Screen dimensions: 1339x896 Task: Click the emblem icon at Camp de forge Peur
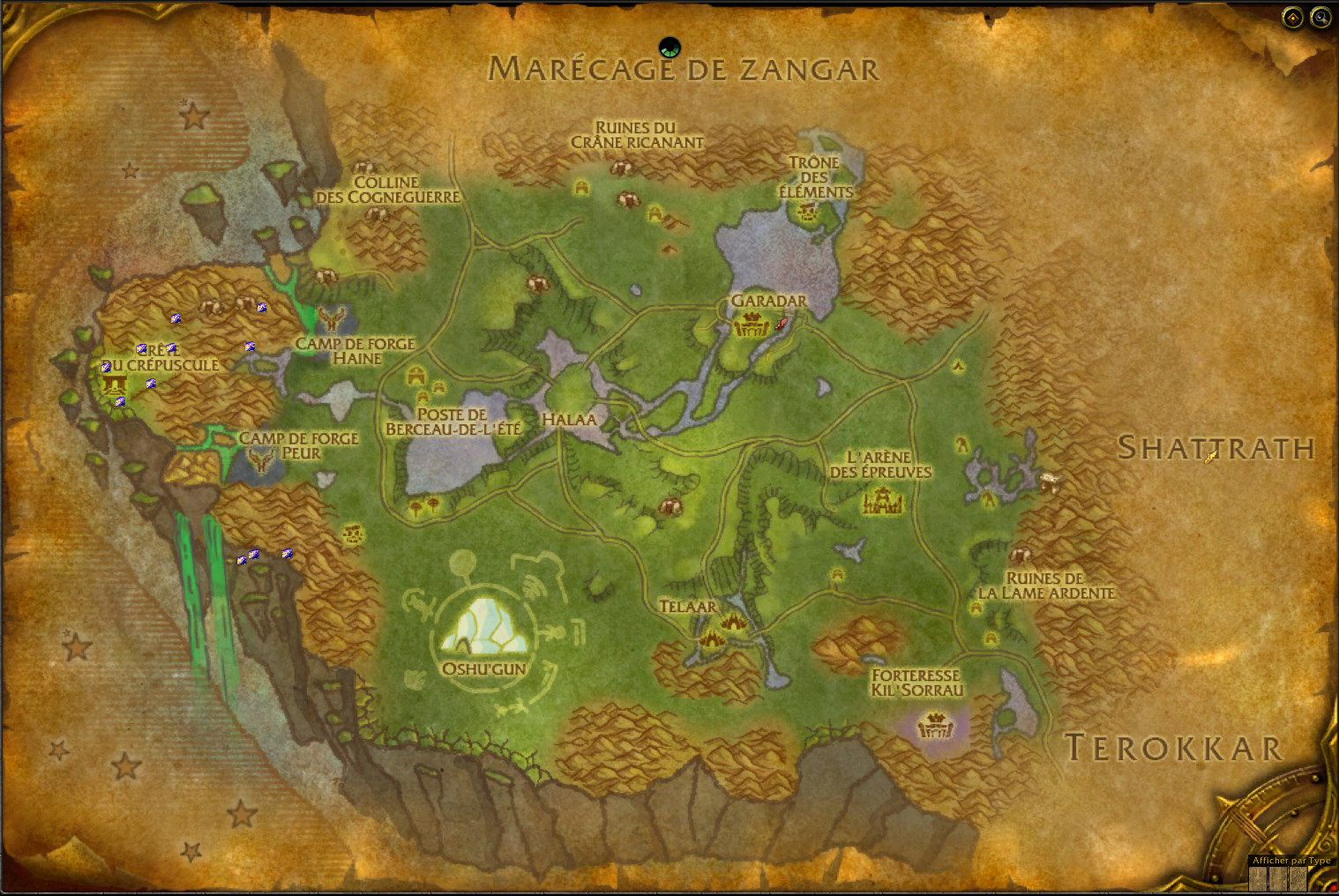coord(261,460)
